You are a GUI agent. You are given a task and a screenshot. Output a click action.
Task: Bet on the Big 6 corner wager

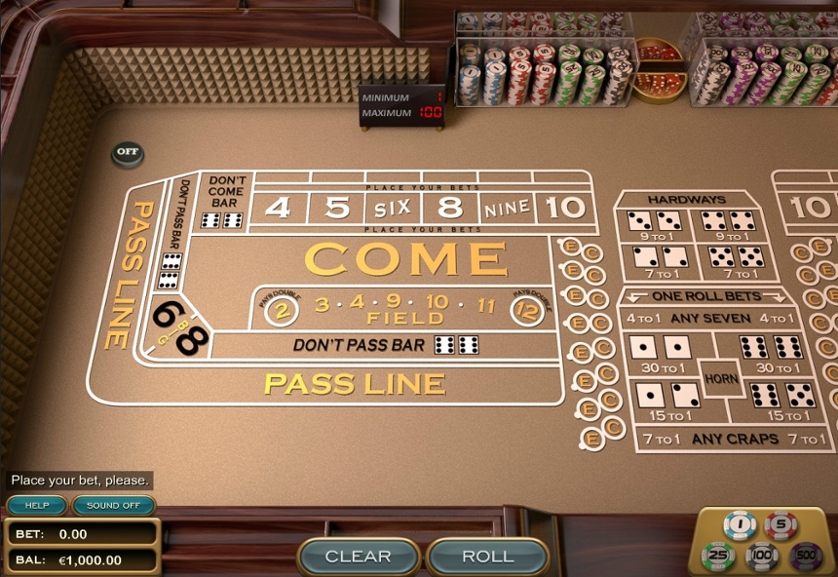point(165,313)
